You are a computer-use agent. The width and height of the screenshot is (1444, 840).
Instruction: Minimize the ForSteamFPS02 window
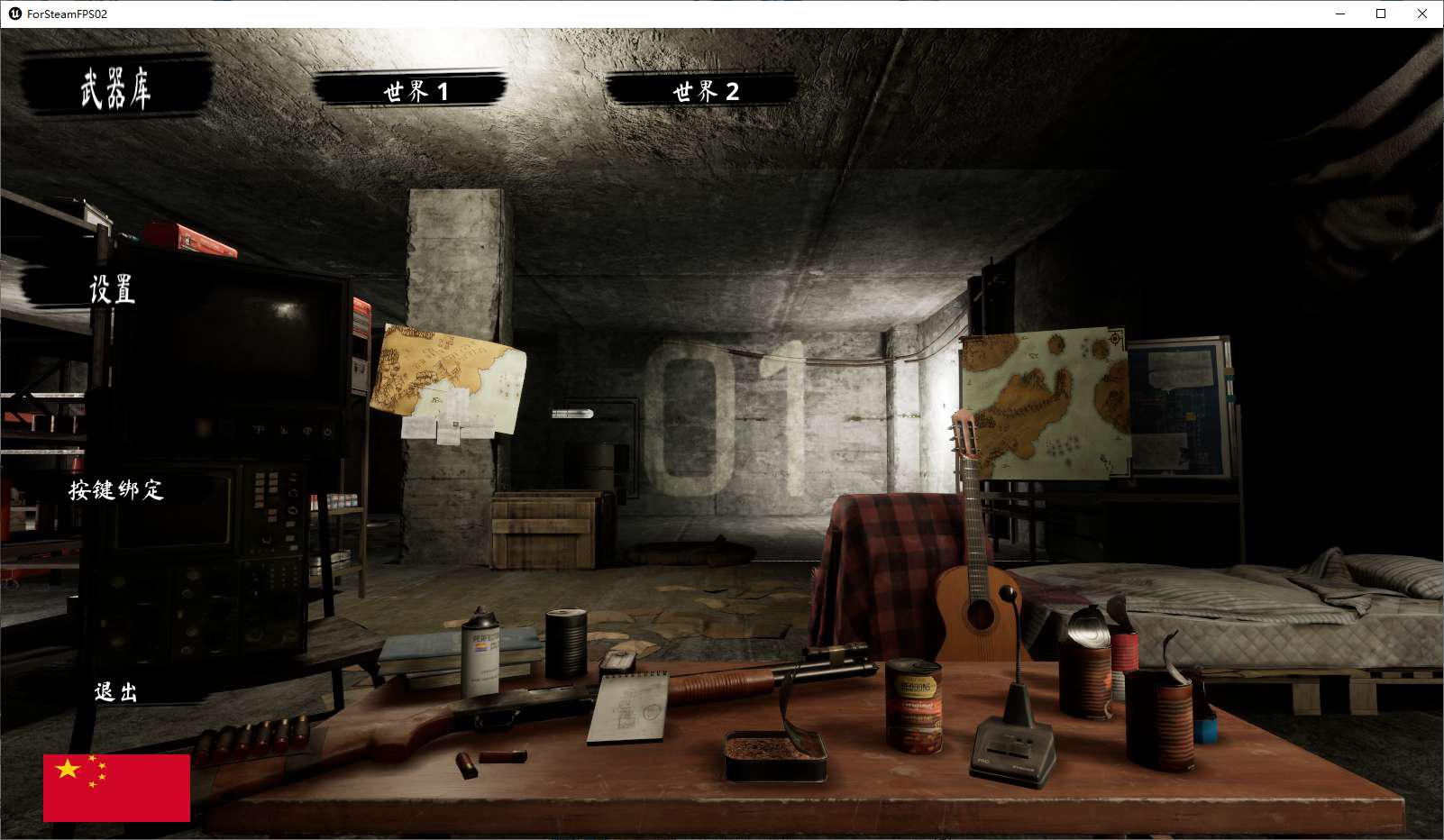(x=1339, y=14)
